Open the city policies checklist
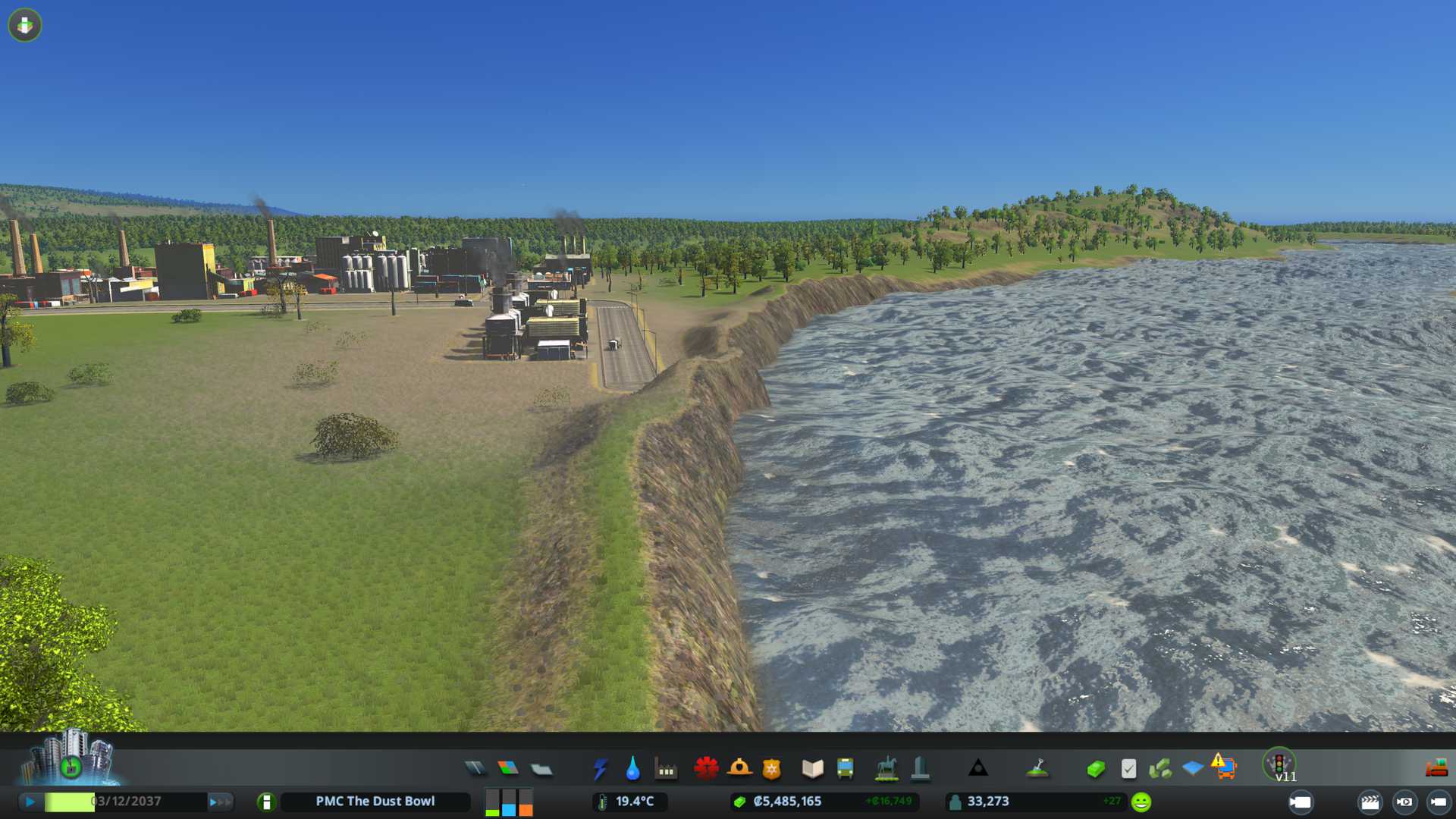The width and height of the screenshot is (1456, 819). [x=1128, y=769]
